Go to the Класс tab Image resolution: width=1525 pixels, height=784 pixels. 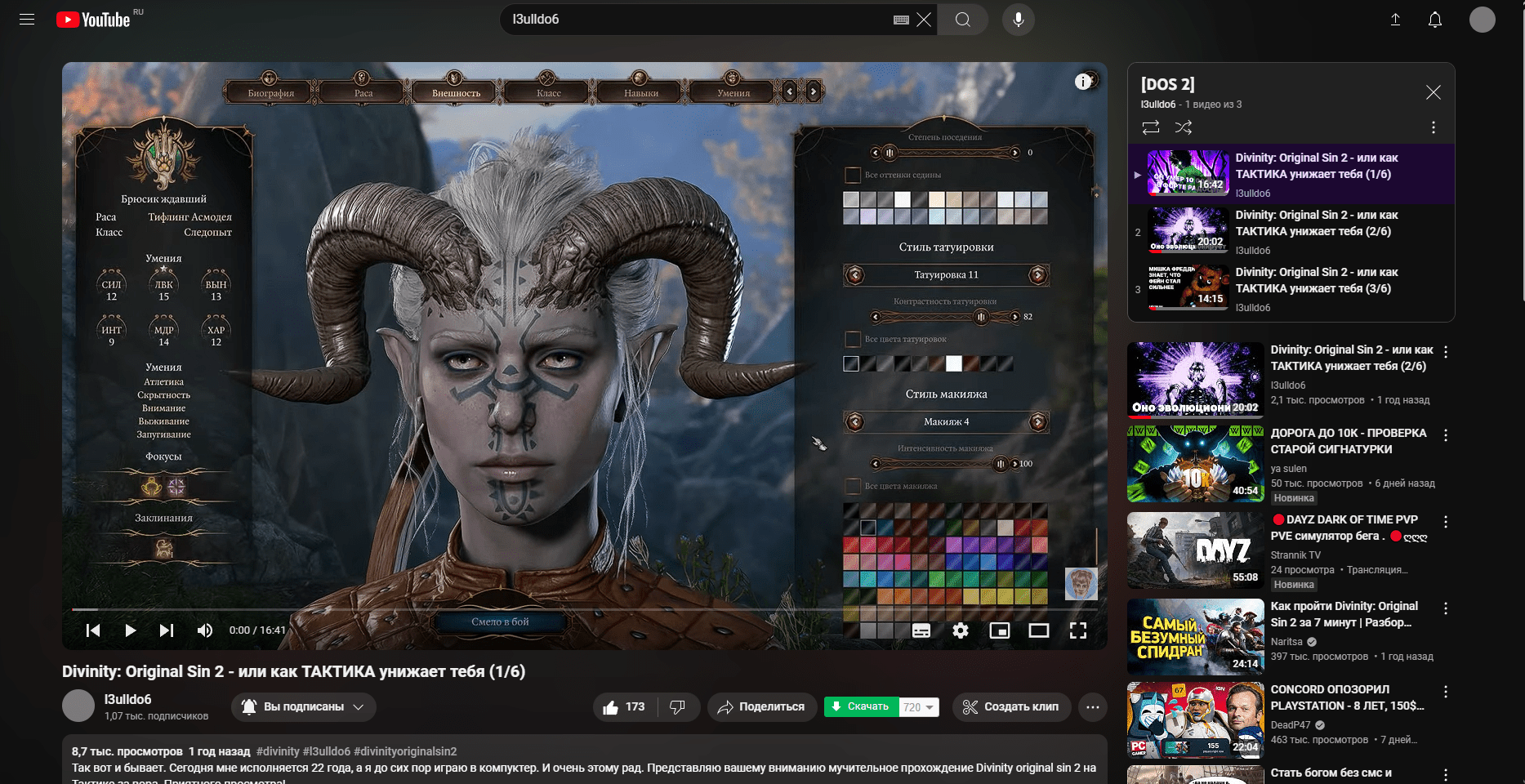click(x=548, y=93)
